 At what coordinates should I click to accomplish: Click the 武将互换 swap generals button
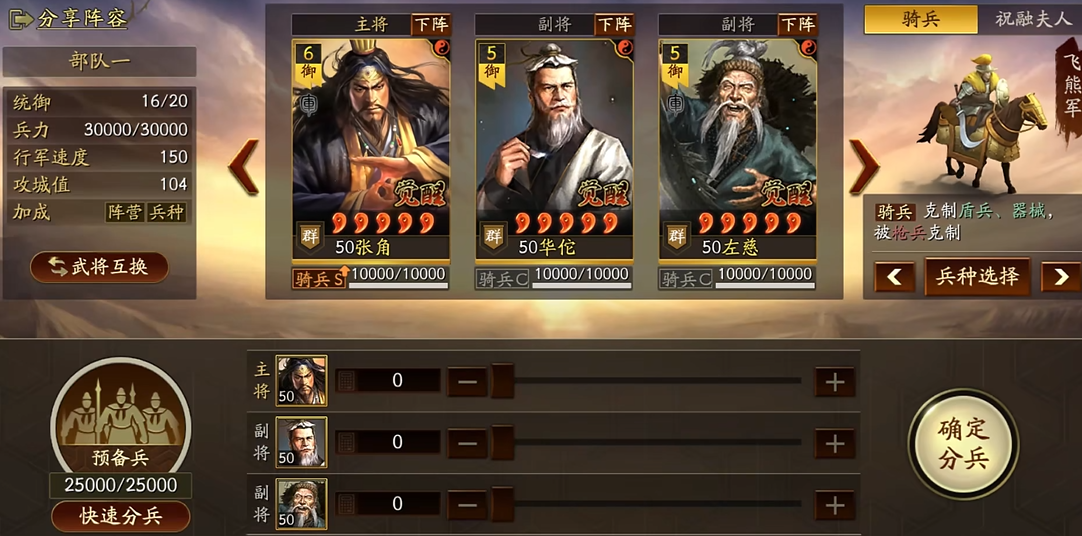pos(100,267)
